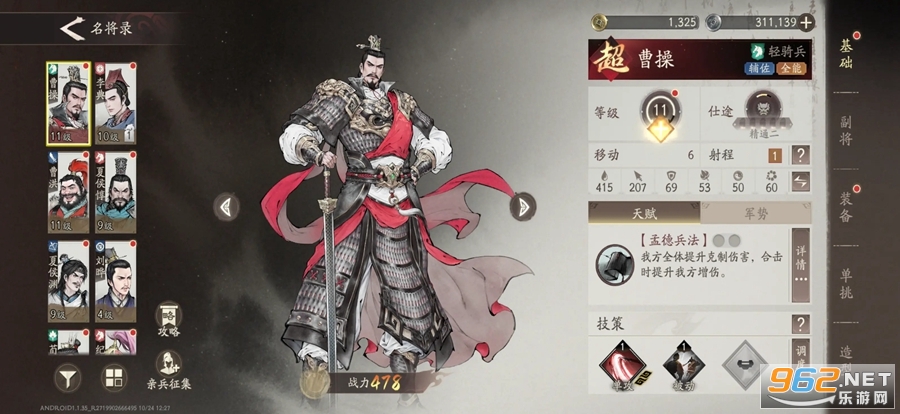900x414 pixels.
Task: Toggle the hero list grid view
Action: [x=115, y=378]
